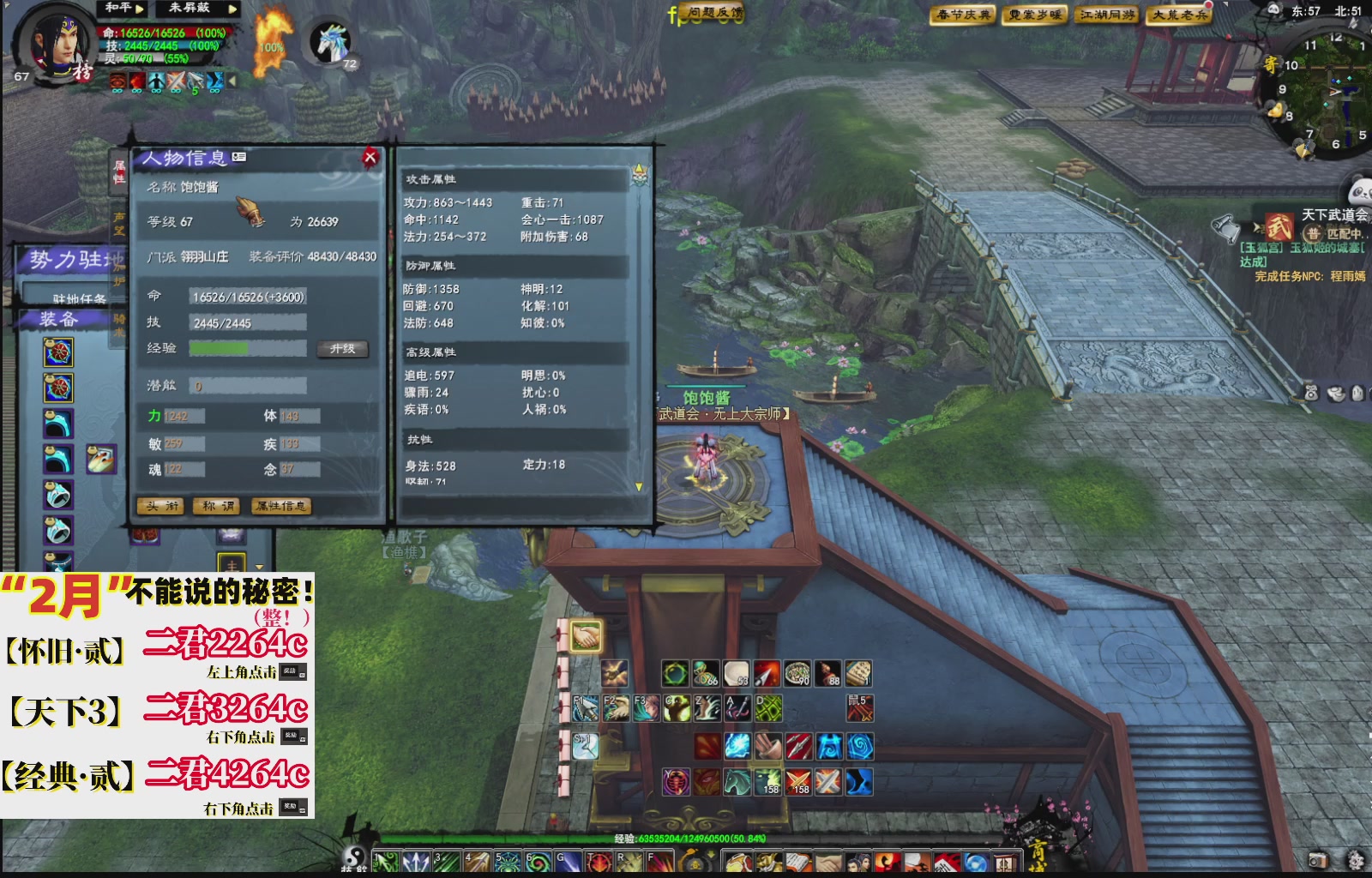Select the handshake skill icon in the action bar

(x=587, y=635)
